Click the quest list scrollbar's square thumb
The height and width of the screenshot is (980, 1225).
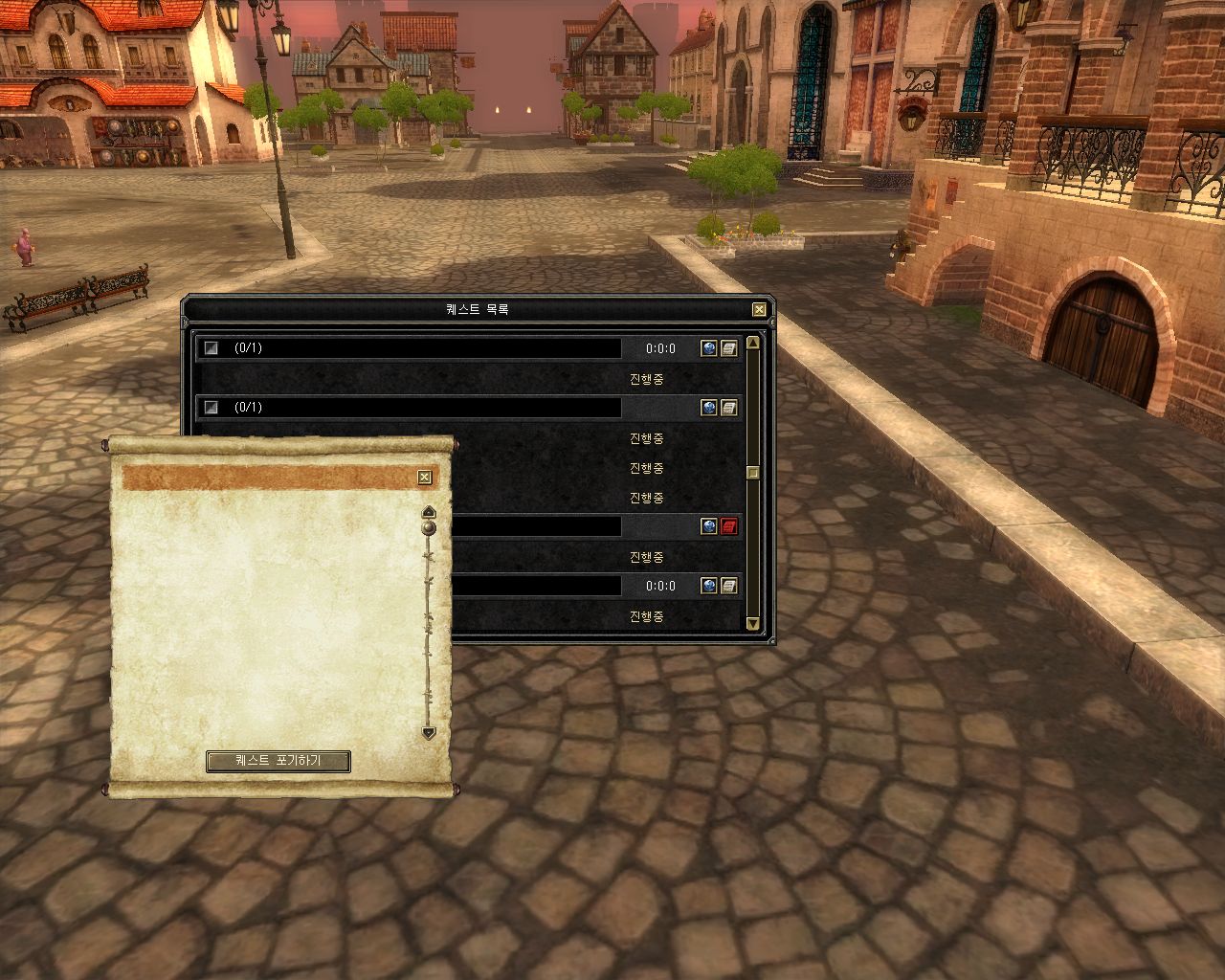753,472
